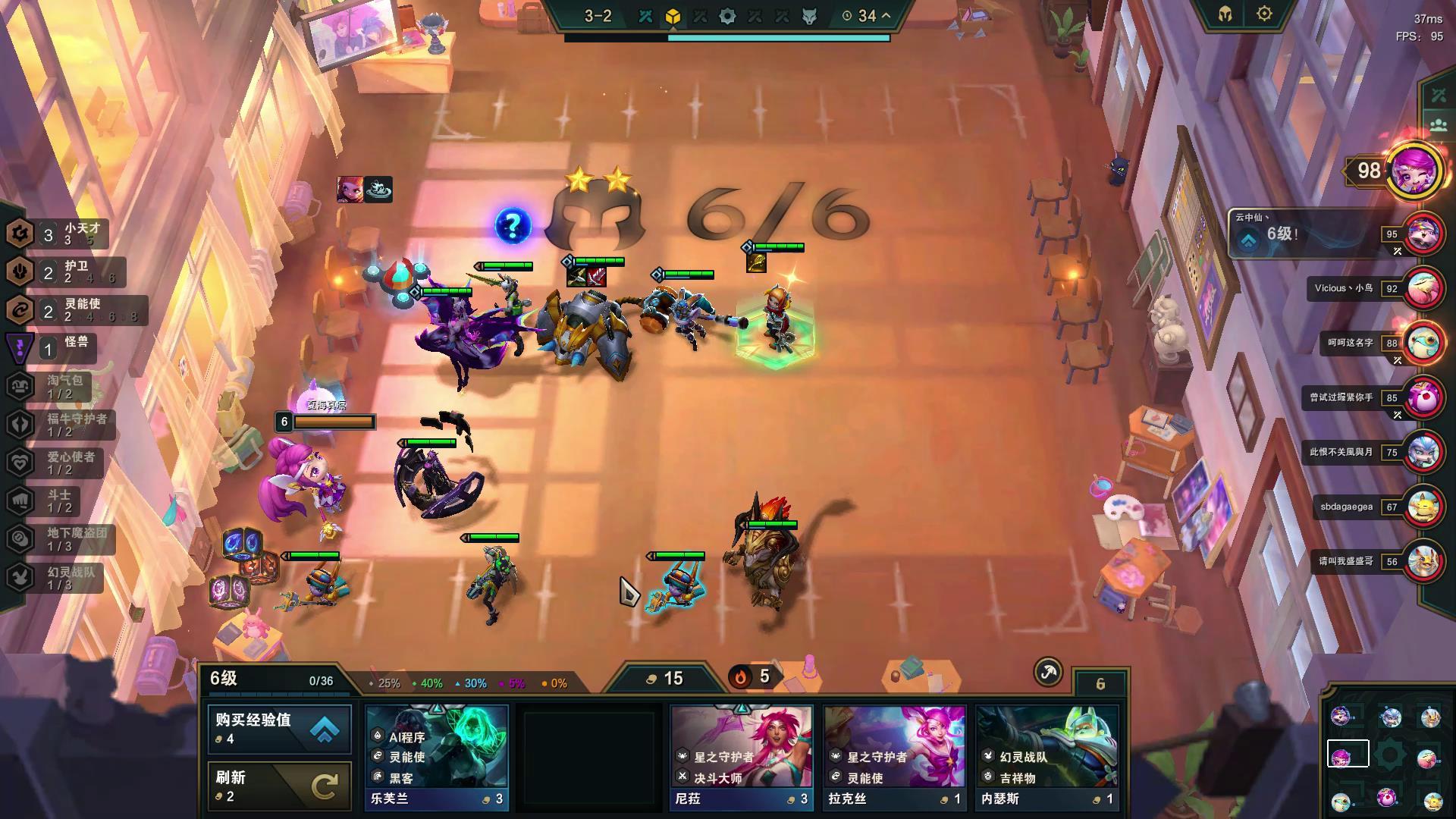Purchase the 尼菈 shop card
Image resolution: width=1456 pixels, height=819 pixels.
(x=742, y=756)
